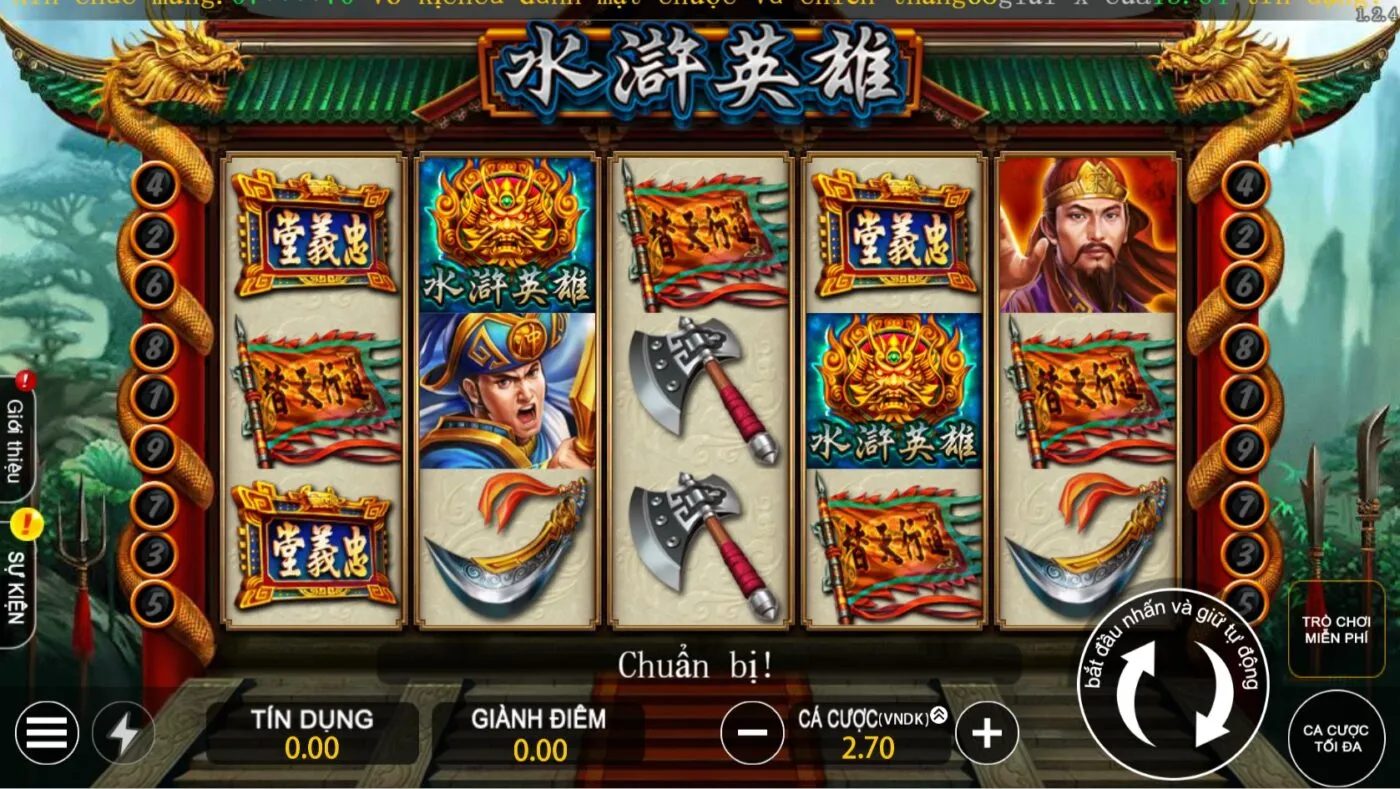
Task: Click payline number 9 on the right rail
Action: (x=1243, y=447)
